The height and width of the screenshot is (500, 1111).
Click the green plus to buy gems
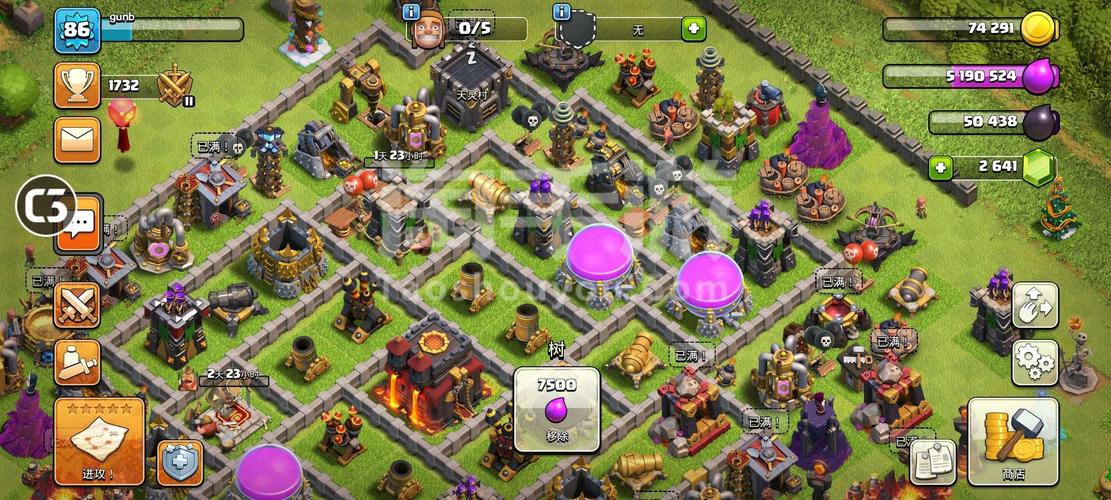click(937, 166)
